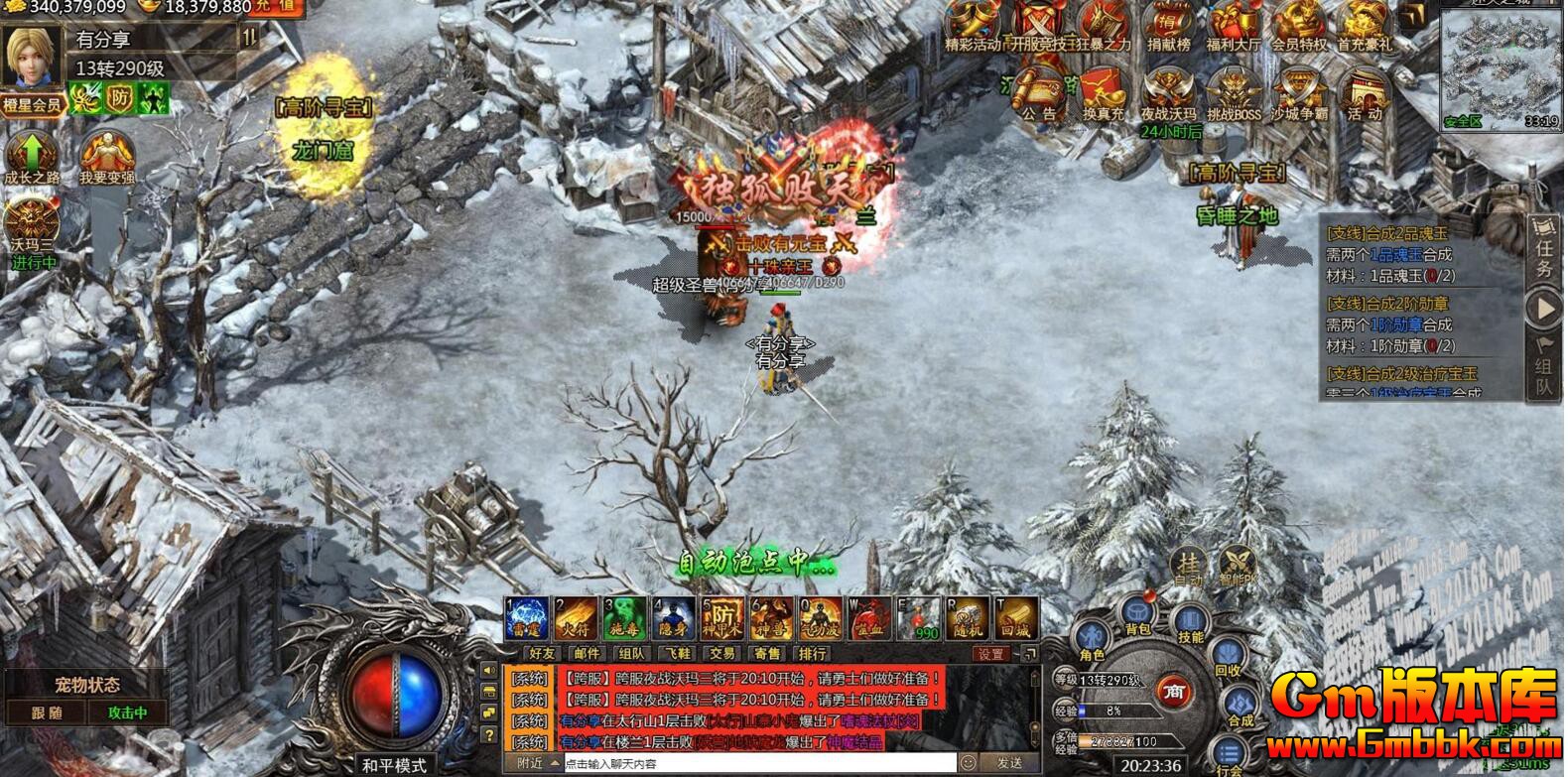Switch to the 邮件 mail tab
Image resolution: width=1568 pixels, height=777 pixels.
587,653
